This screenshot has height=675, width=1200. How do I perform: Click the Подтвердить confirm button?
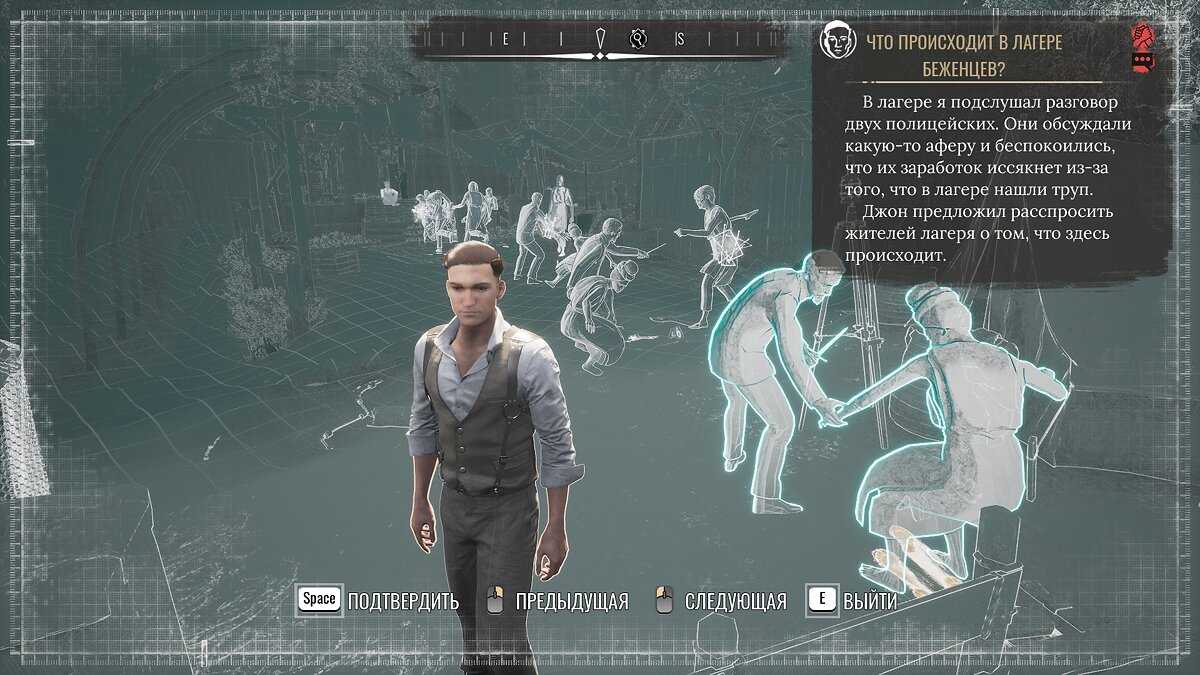[379, 601]
